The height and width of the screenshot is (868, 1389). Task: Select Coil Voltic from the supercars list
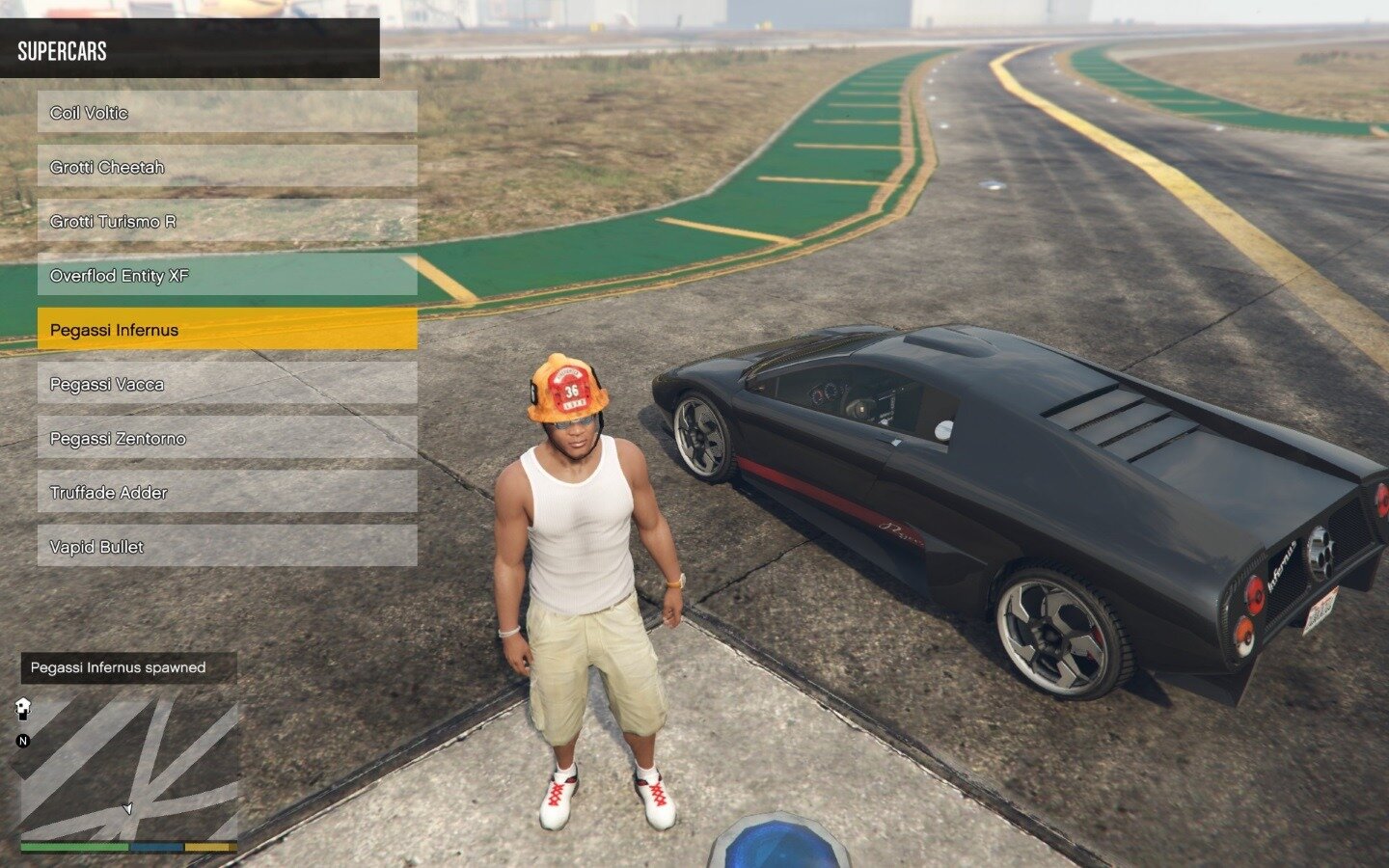pyautogui.click(x=227, y=112)
